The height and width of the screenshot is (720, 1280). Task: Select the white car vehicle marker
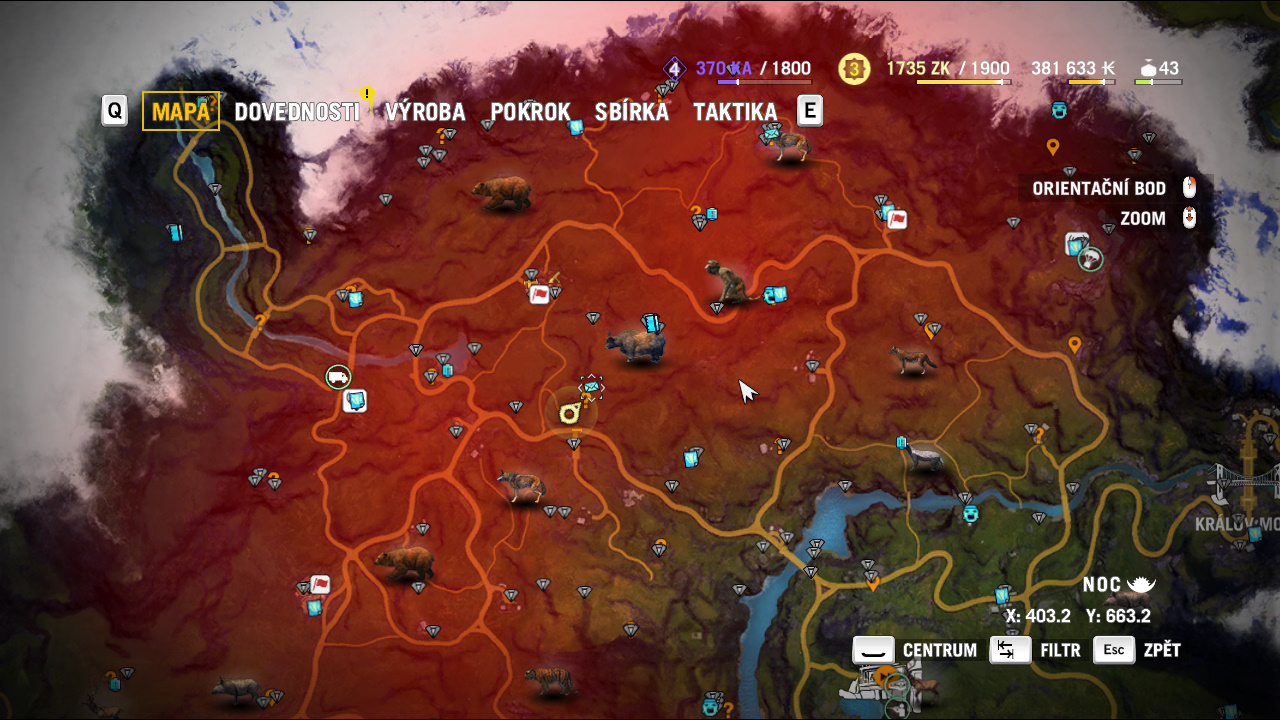click(339, 377)
